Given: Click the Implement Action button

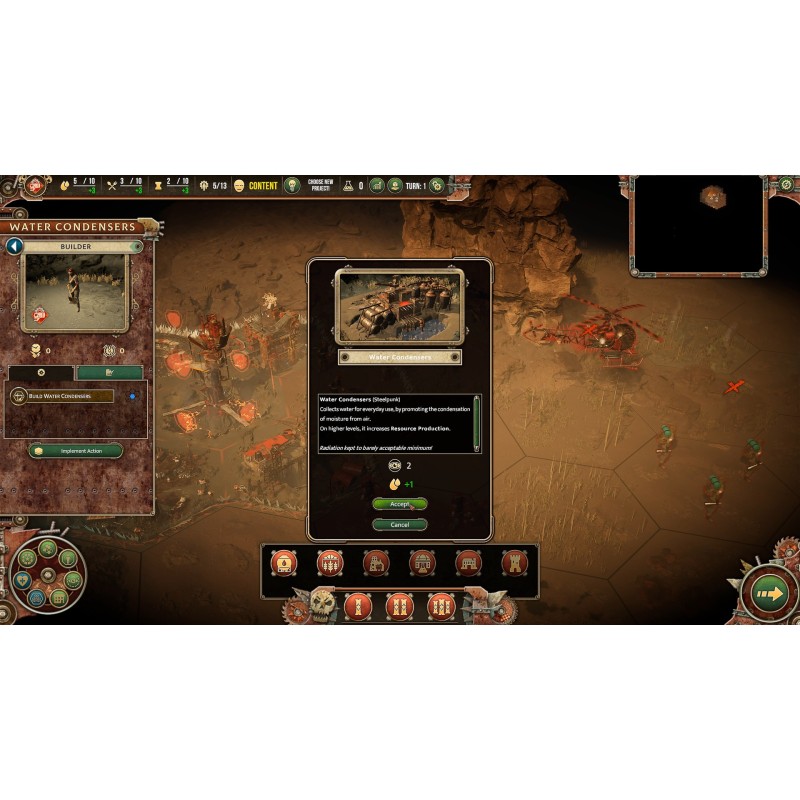Looking at the screenshot, I should coord(75,451).
